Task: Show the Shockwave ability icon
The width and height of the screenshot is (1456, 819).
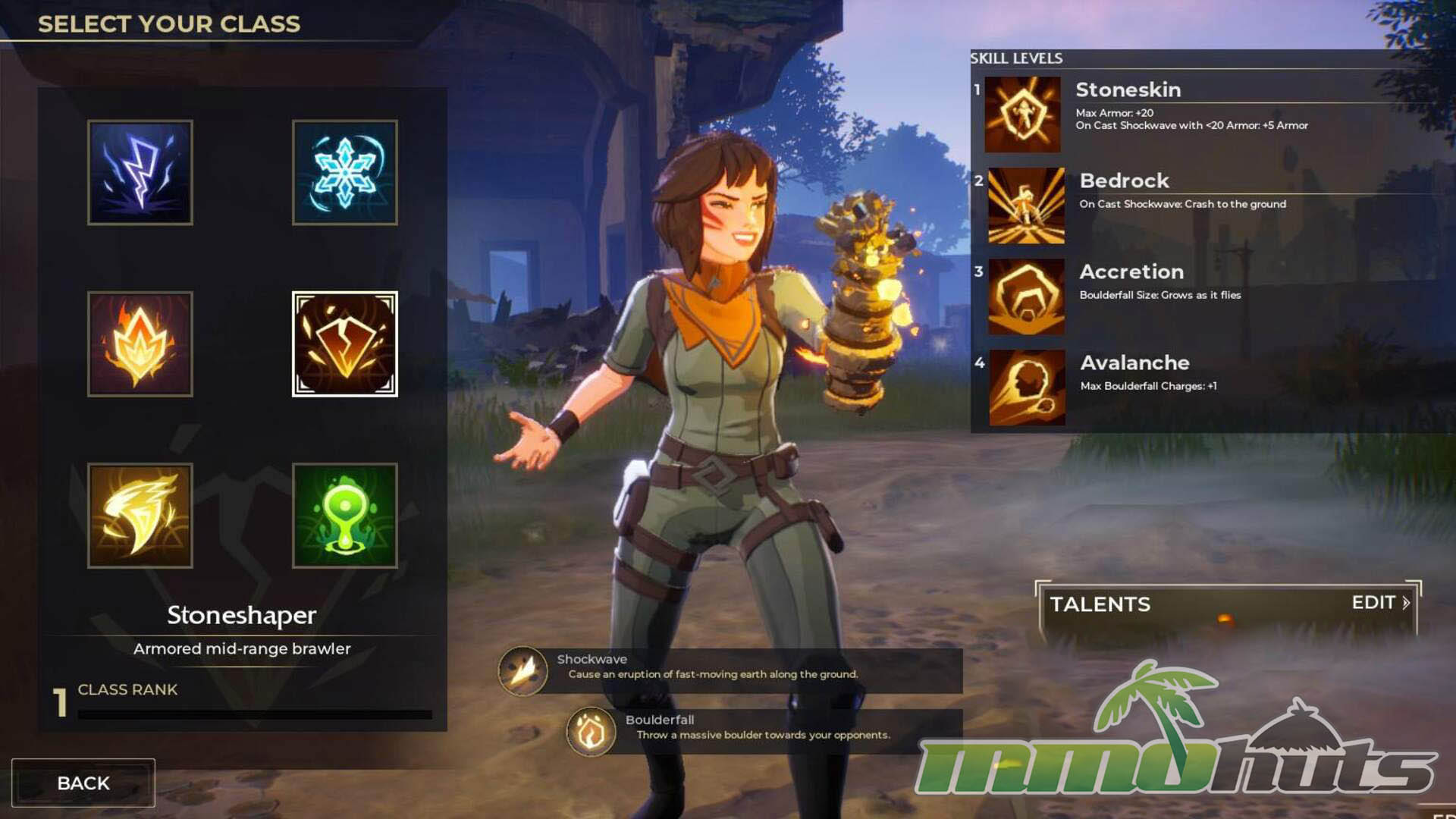Action: point(522,670)
